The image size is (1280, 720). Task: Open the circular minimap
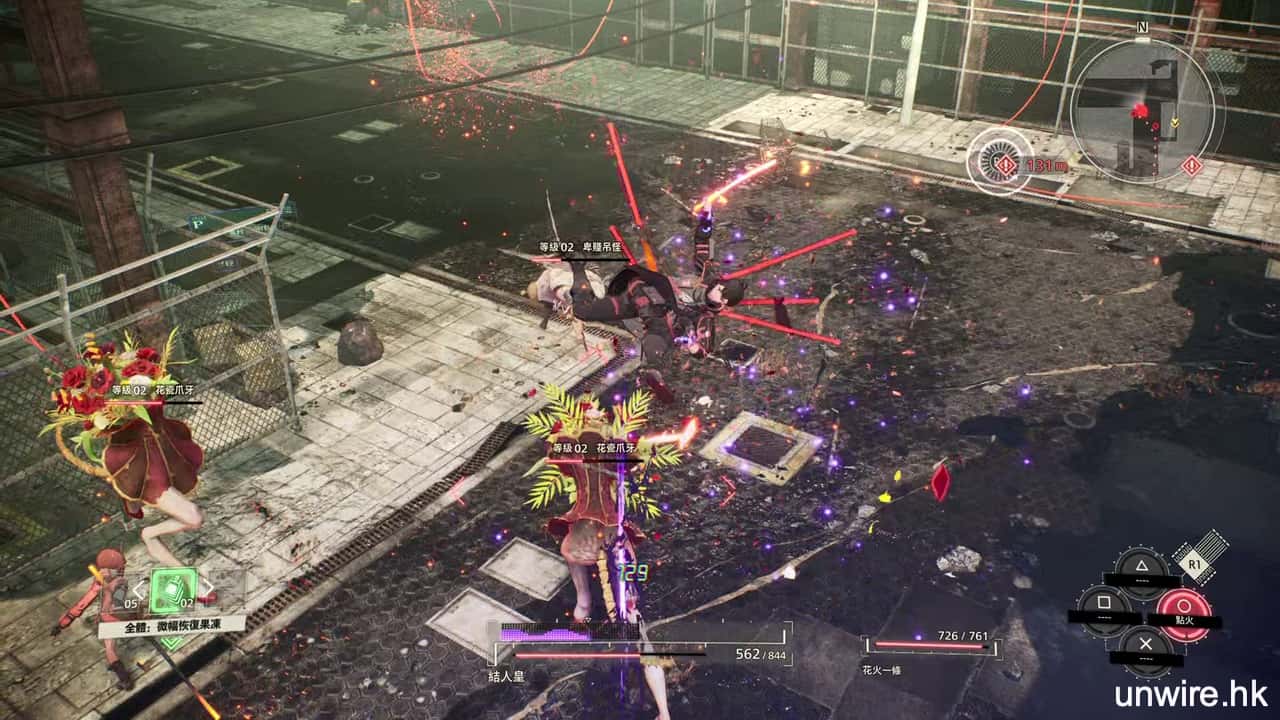[1141, 110]
